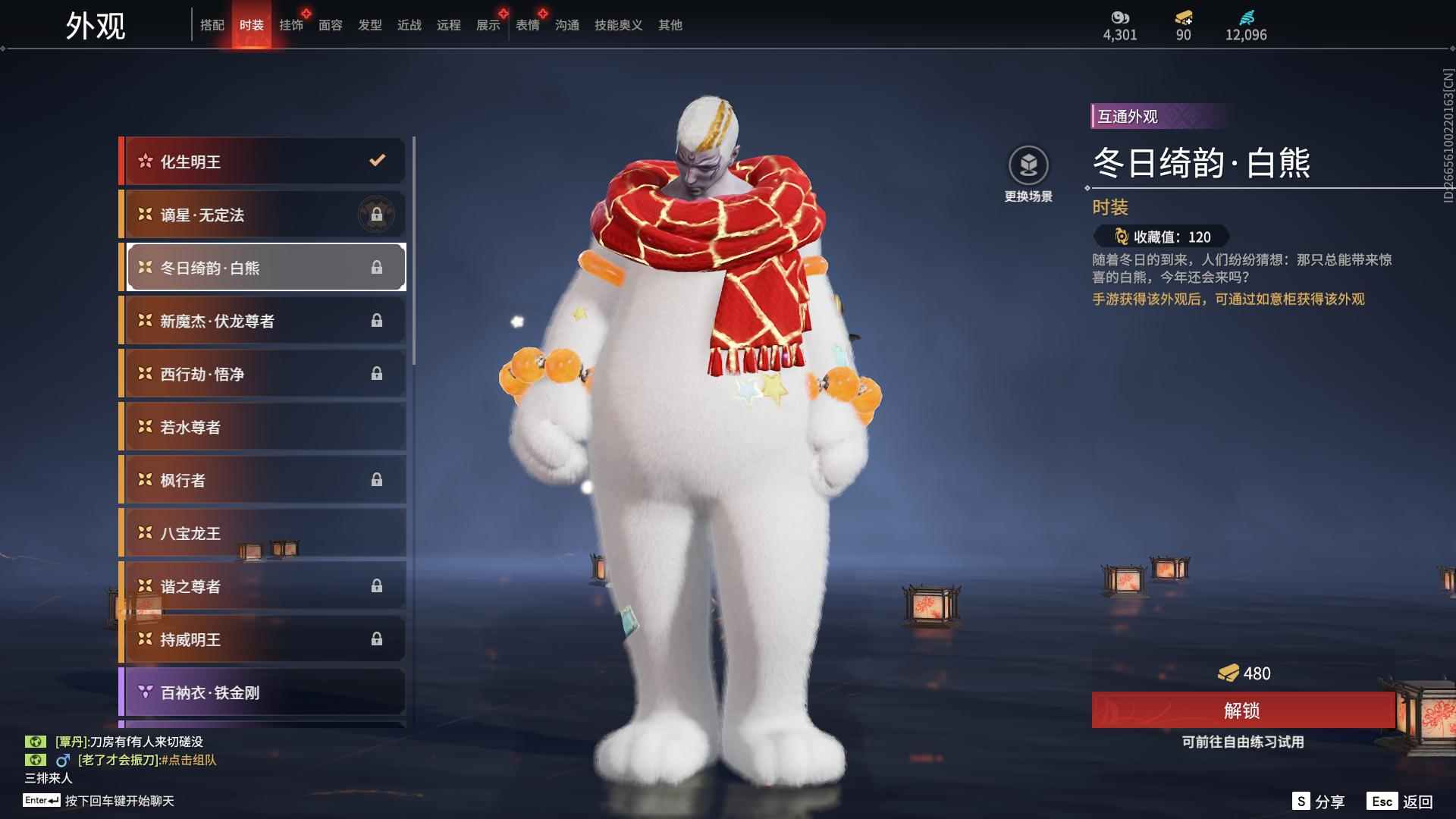The image size is (1456, 819).
Task: Click the lock icon on 谪星·无定法
Action: coord(378,214)
